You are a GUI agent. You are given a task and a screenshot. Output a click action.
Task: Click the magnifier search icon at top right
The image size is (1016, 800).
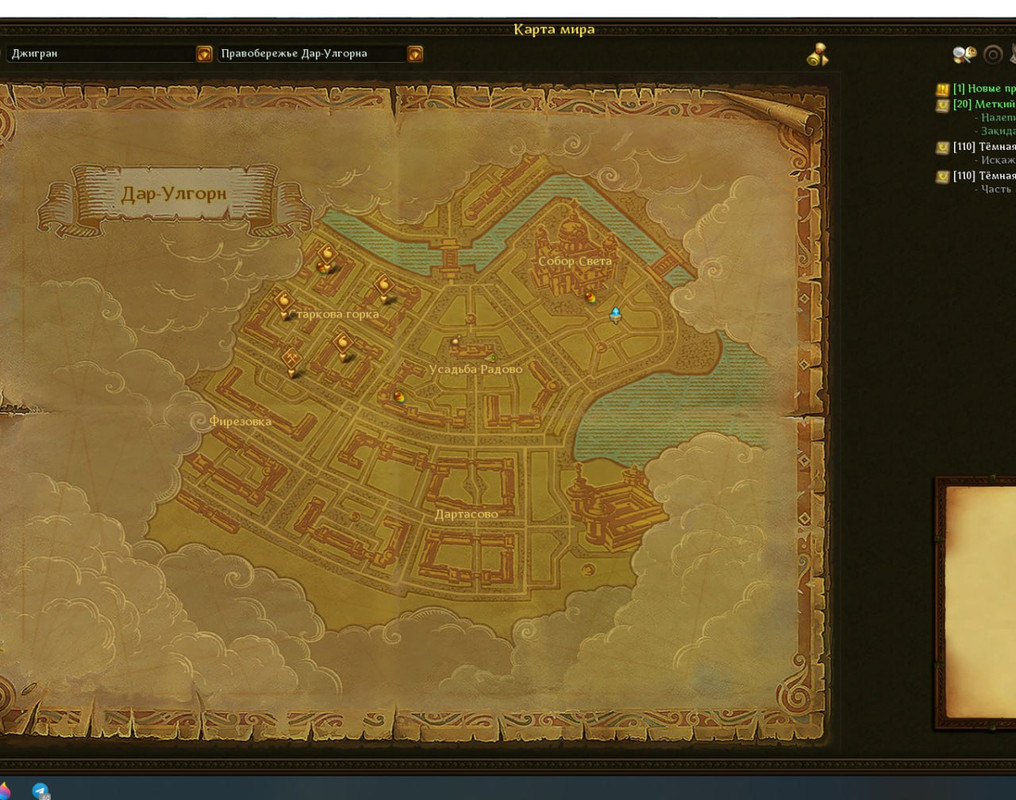tap(964, 55)
